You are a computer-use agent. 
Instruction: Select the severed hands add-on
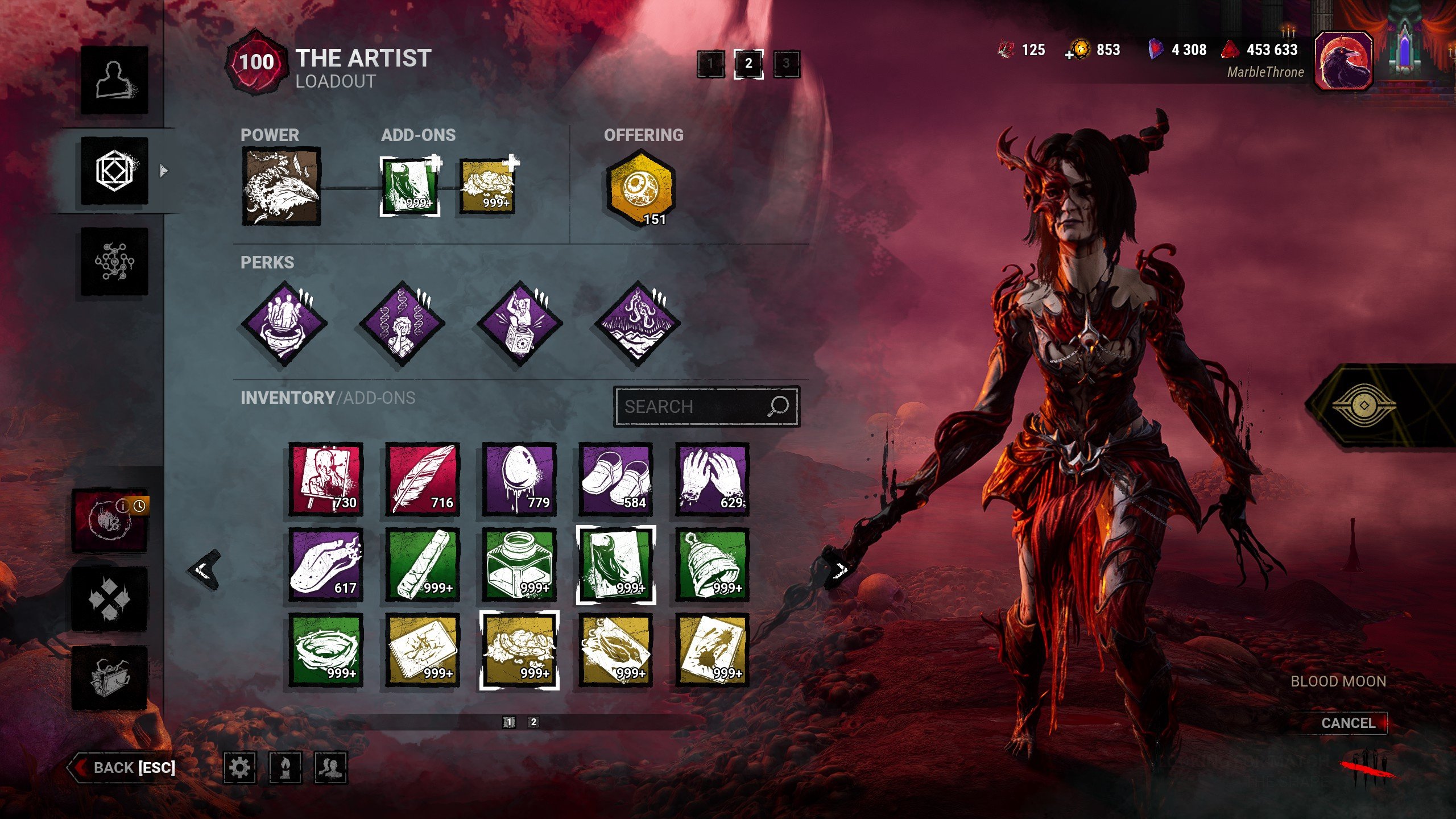pos(712,479)
